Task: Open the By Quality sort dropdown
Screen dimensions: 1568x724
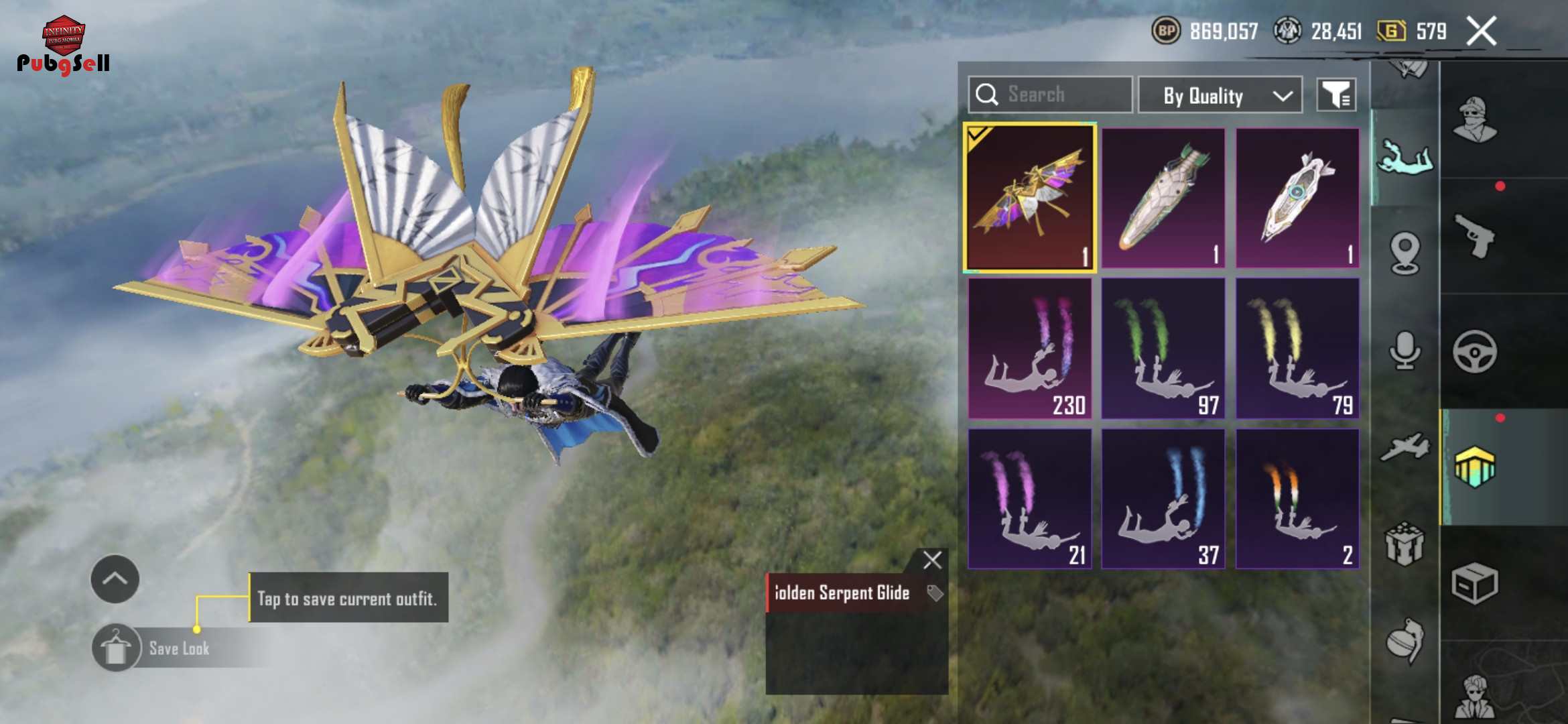Action: coord(1220,96)
